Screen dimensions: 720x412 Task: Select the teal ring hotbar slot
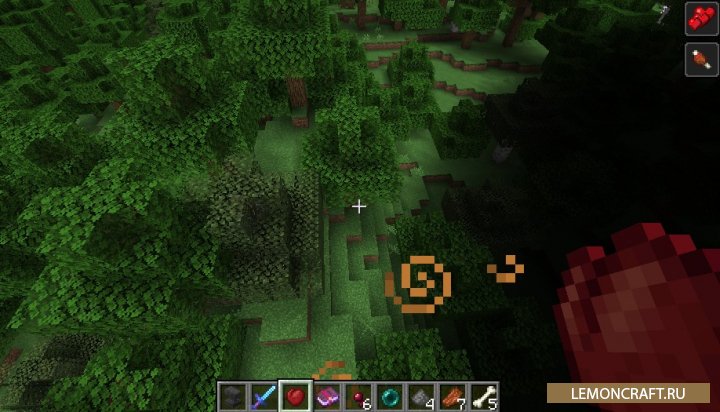(388, 396)
